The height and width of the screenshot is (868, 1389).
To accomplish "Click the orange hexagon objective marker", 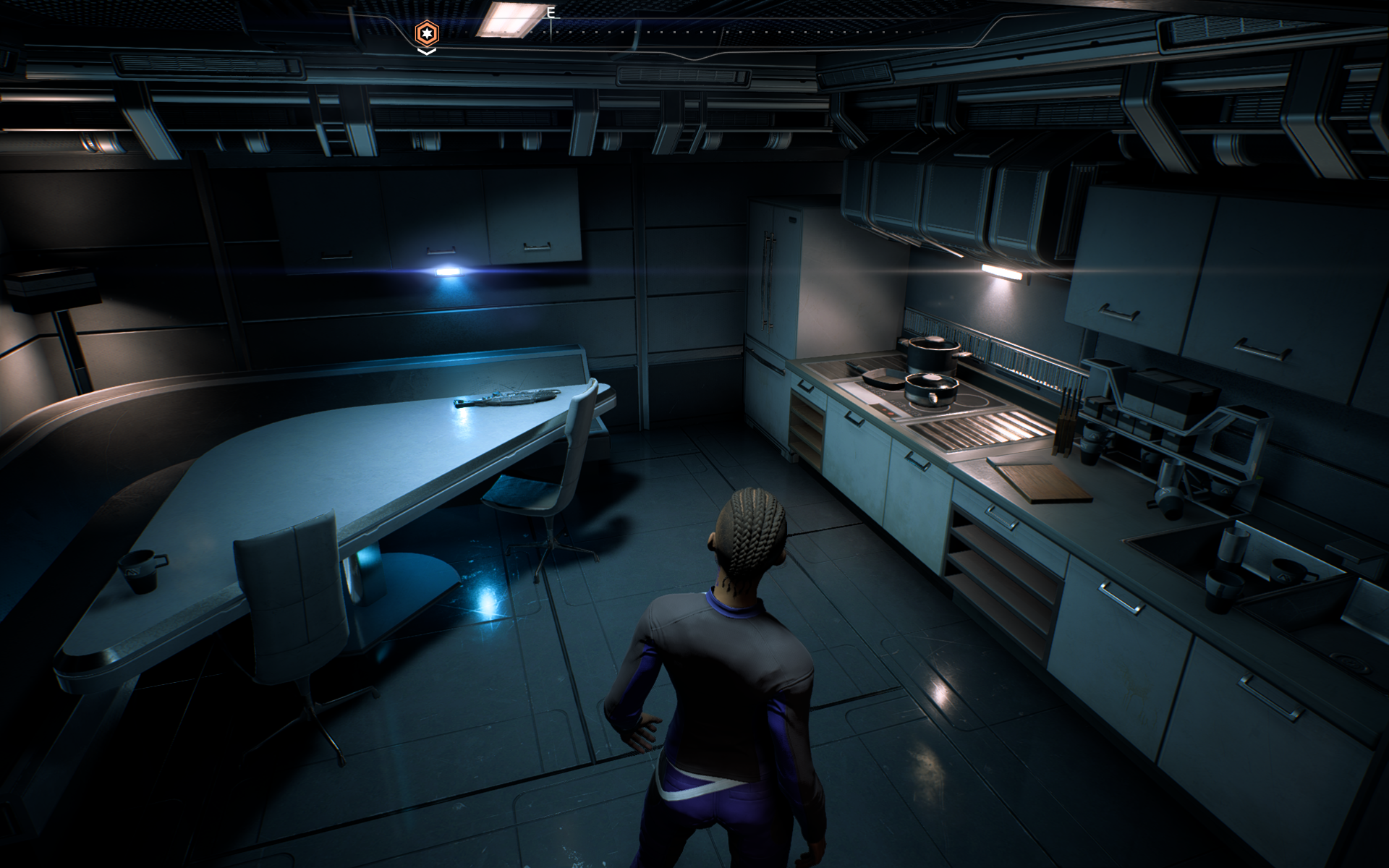I will 426,33.
